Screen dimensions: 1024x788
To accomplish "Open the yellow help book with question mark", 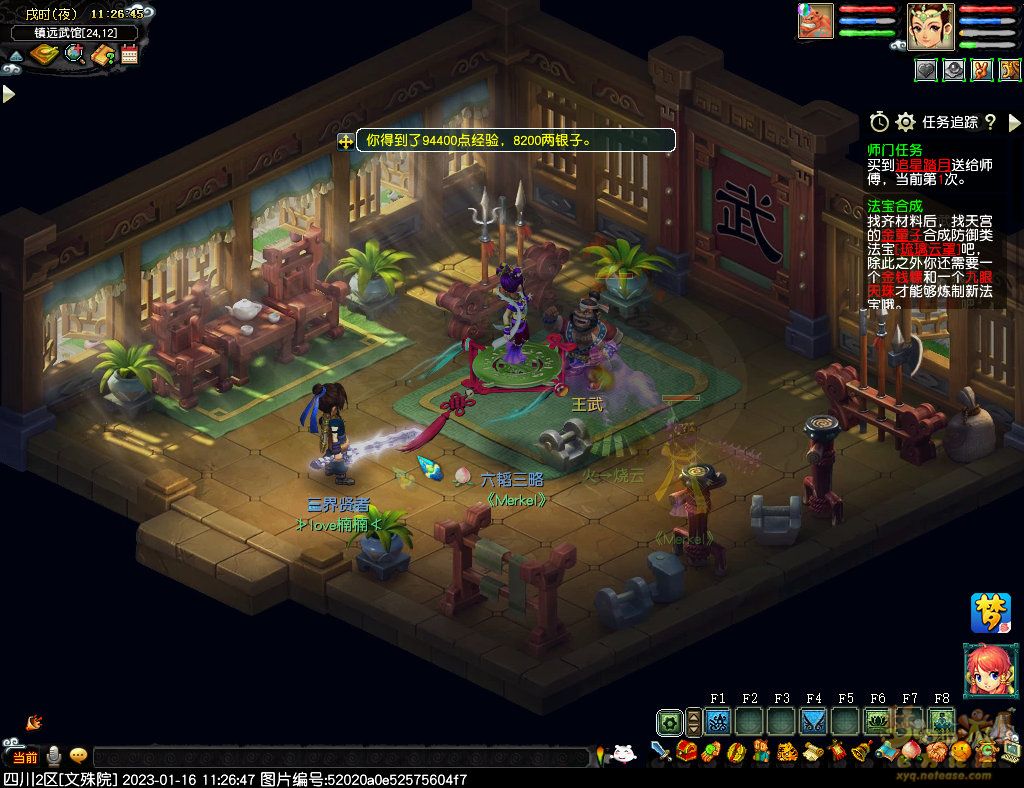I will point(103,55).
